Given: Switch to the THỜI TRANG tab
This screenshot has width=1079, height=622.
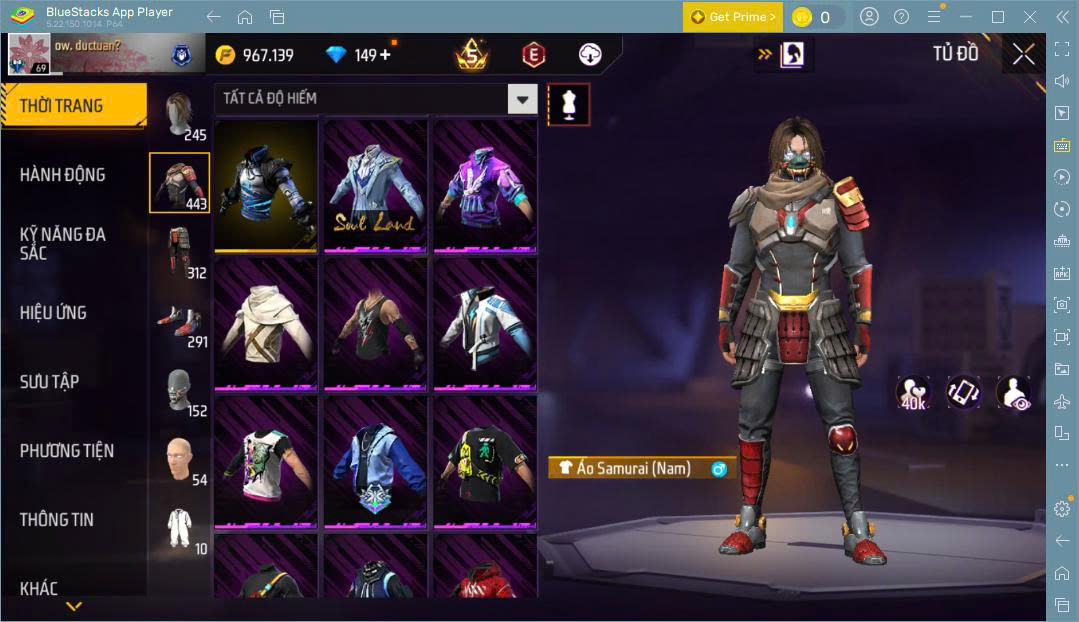Looking at the screenshot, I should 62,106.
